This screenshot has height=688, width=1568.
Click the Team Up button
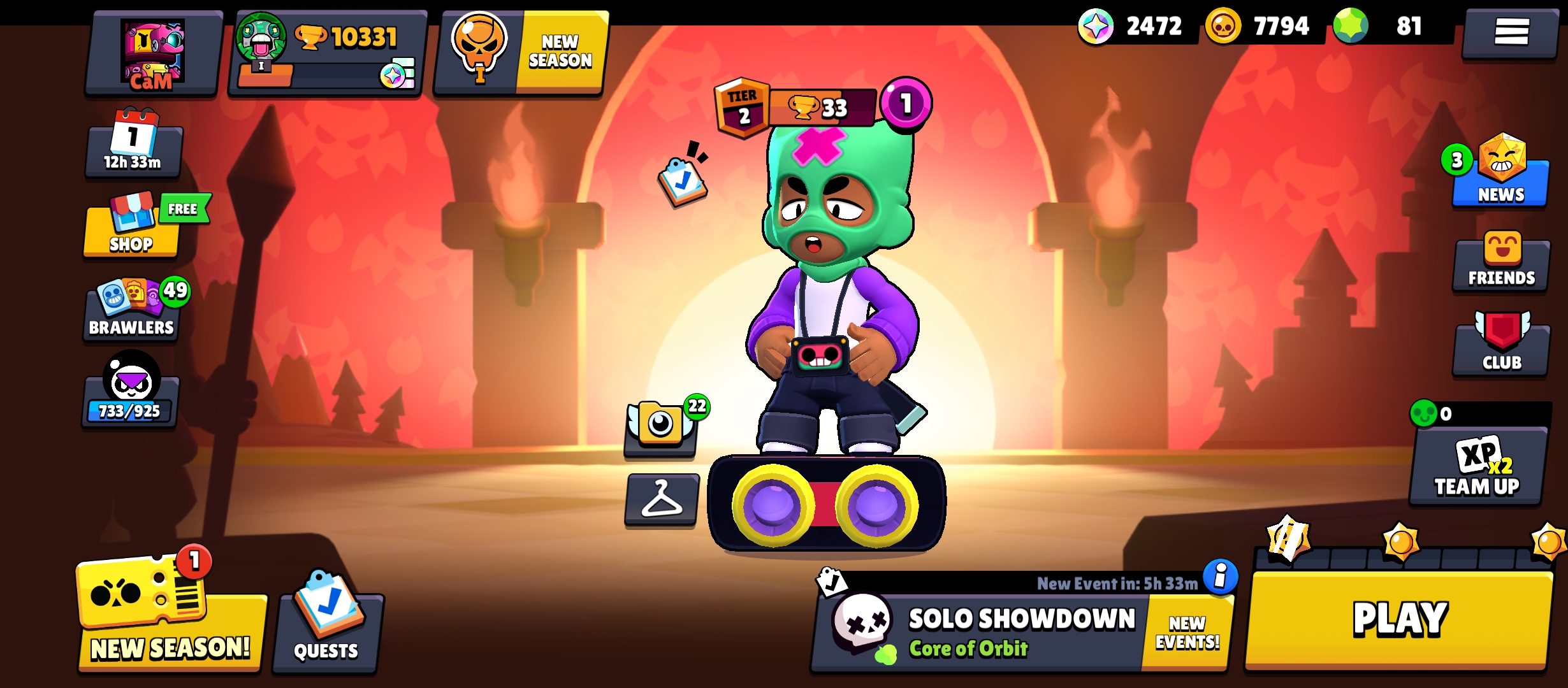[1477, 468]
